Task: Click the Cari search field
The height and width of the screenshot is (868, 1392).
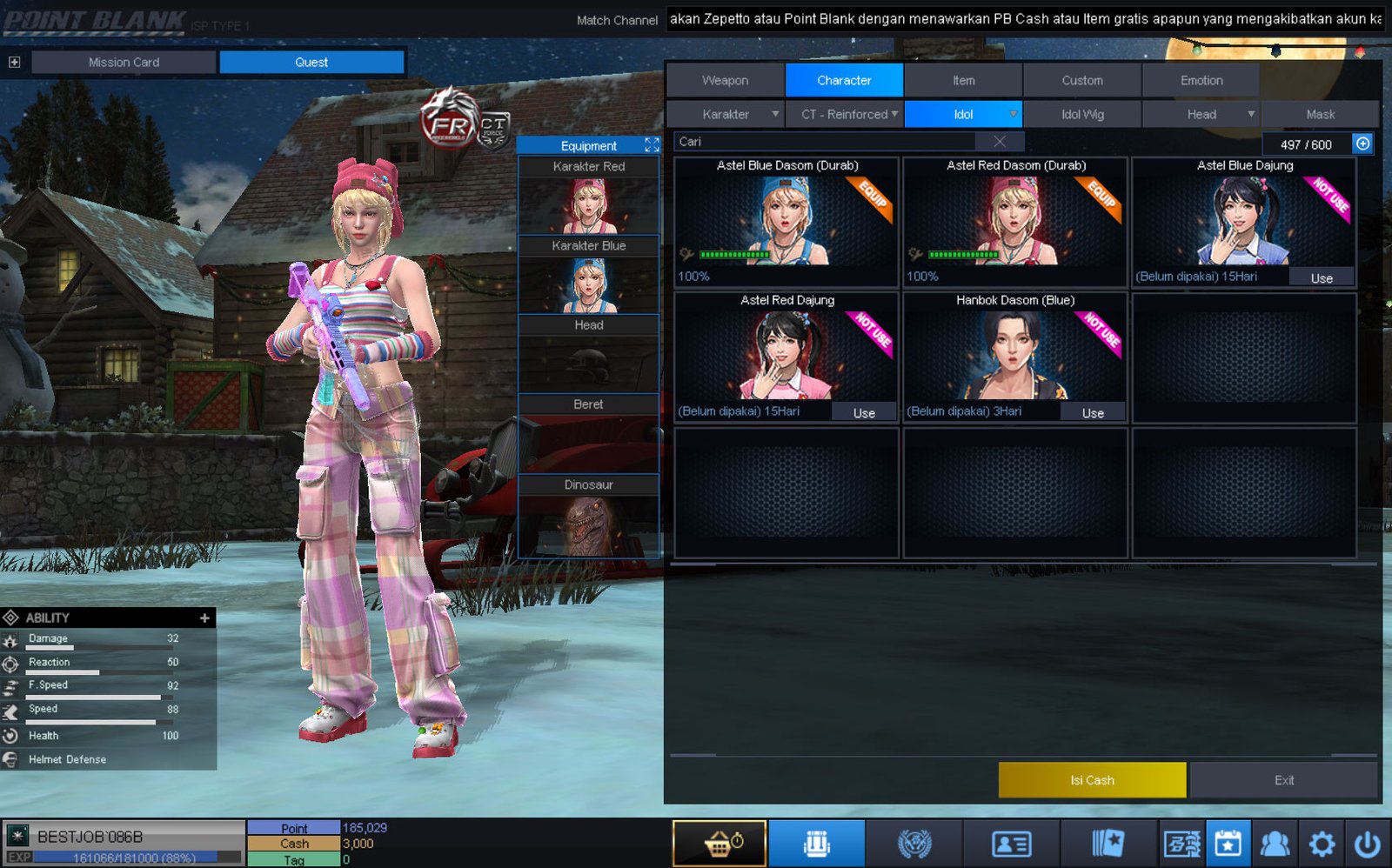Action: pyautogui.click(x=826, y=142)
